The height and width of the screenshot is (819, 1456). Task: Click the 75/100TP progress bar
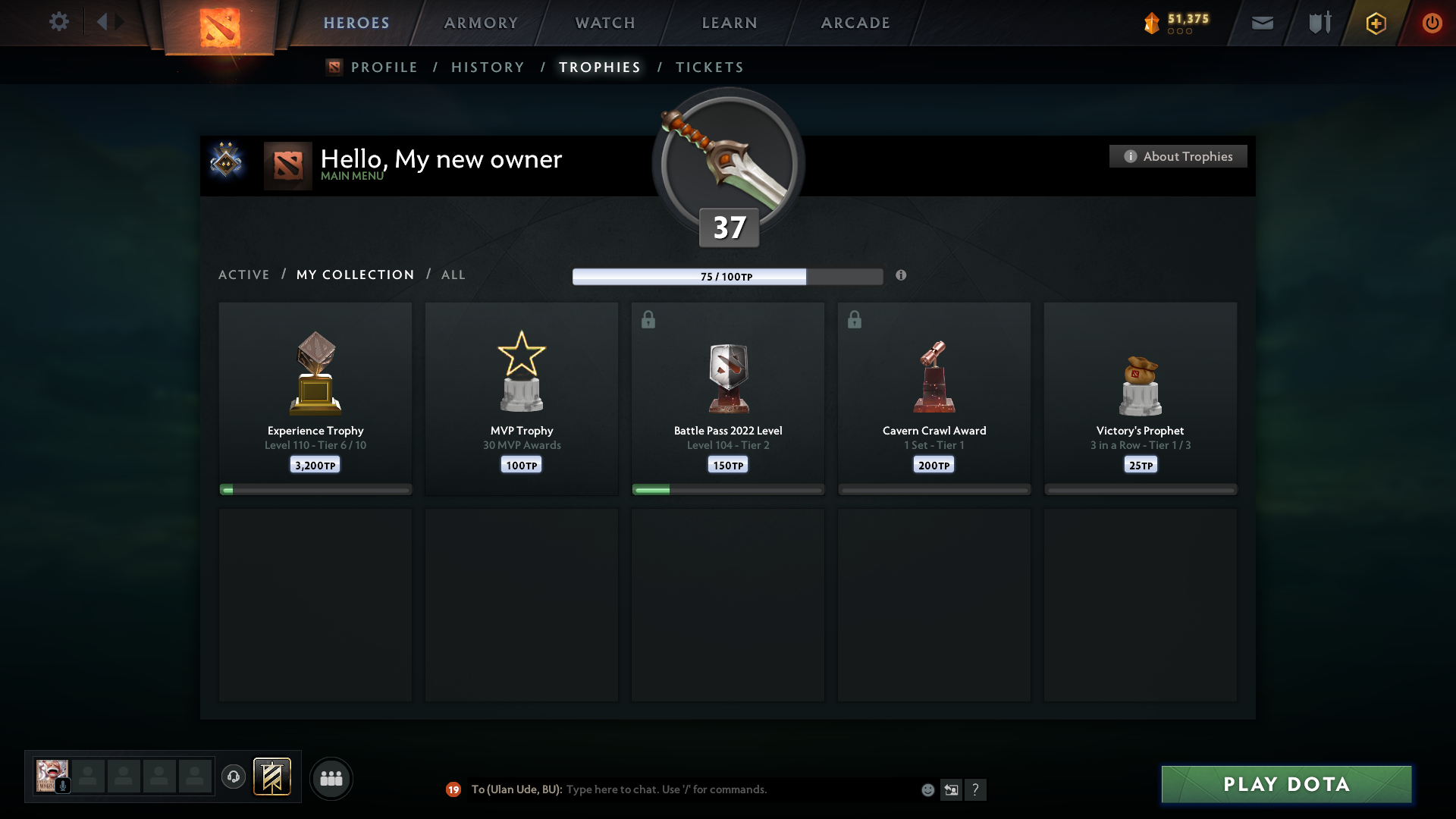point(728,276)
